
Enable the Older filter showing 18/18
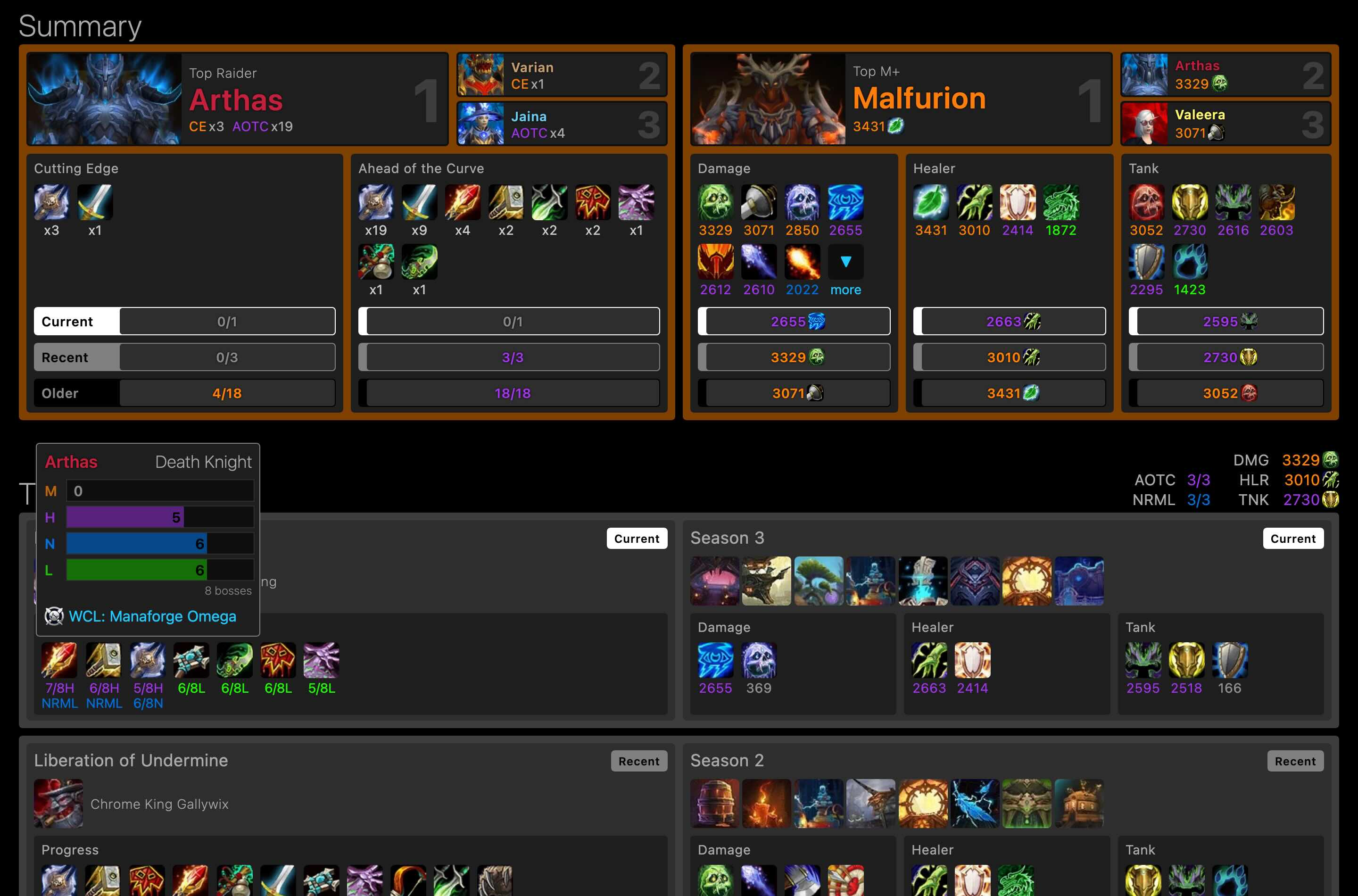(508, 393)
